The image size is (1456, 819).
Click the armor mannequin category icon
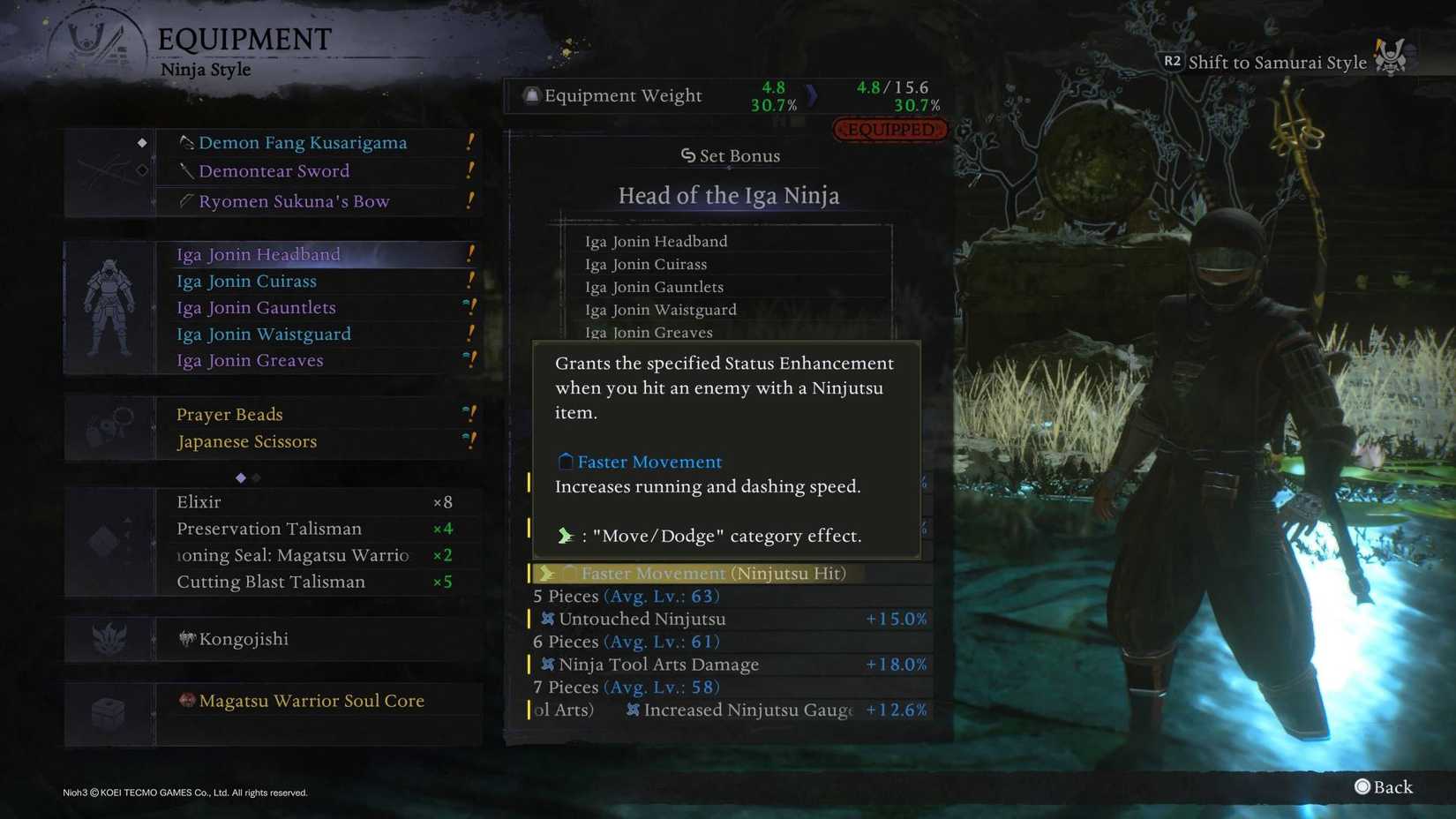pos(110,304)
